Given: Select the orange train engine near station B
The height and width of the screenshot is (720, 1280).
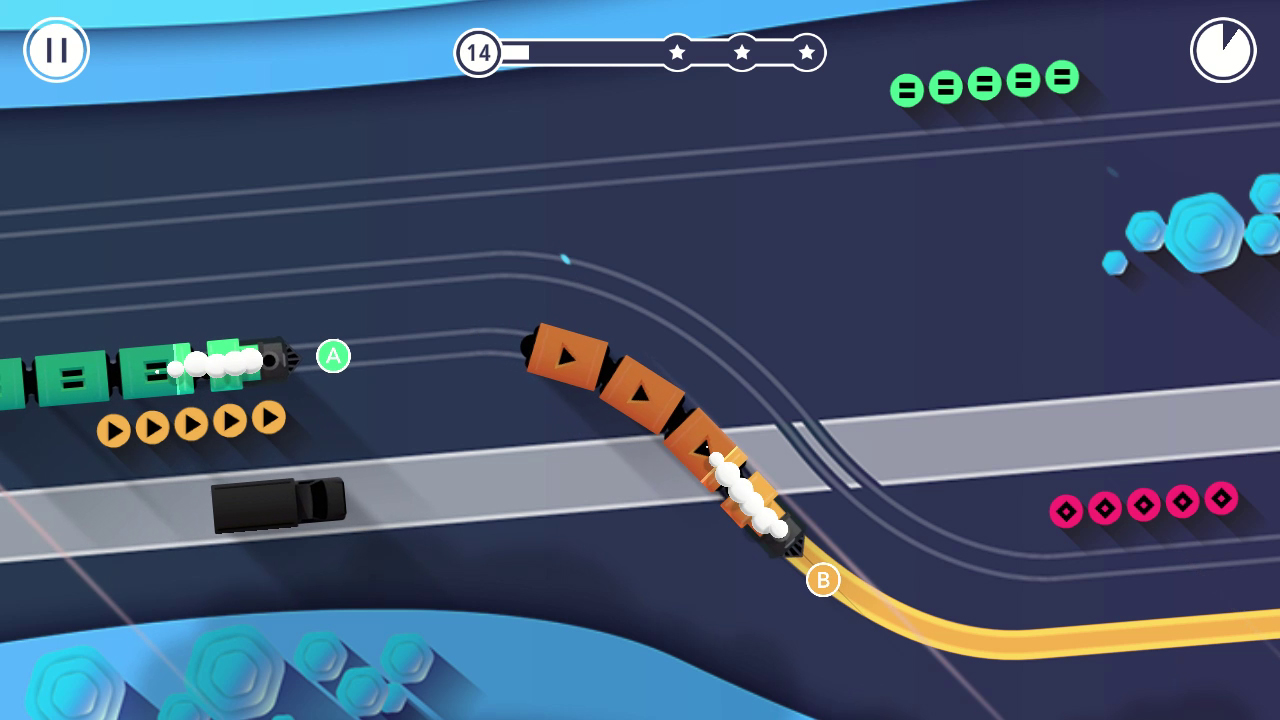Looking at the screenshot, I should [x=783, y=538].
